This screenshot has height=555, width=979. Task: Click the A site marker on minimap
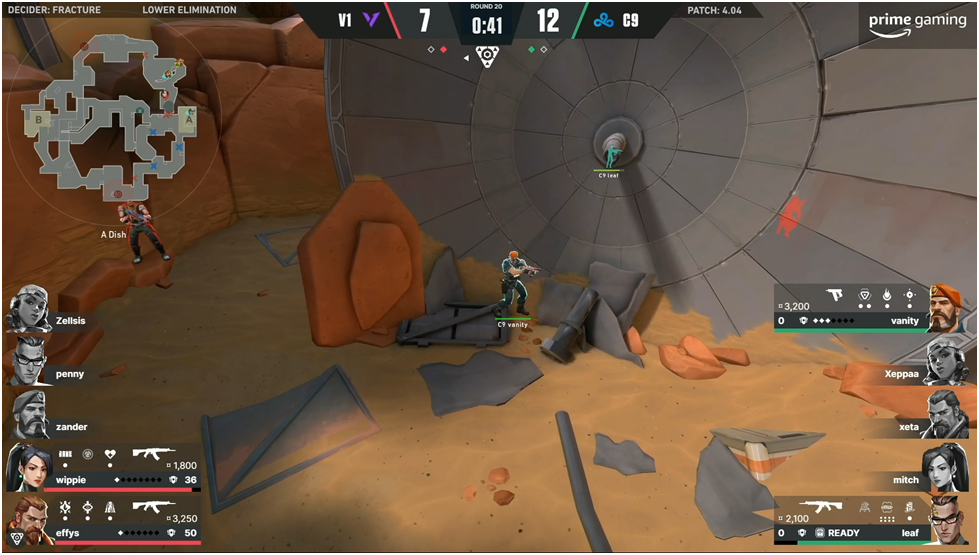click(x=188, y=118)
